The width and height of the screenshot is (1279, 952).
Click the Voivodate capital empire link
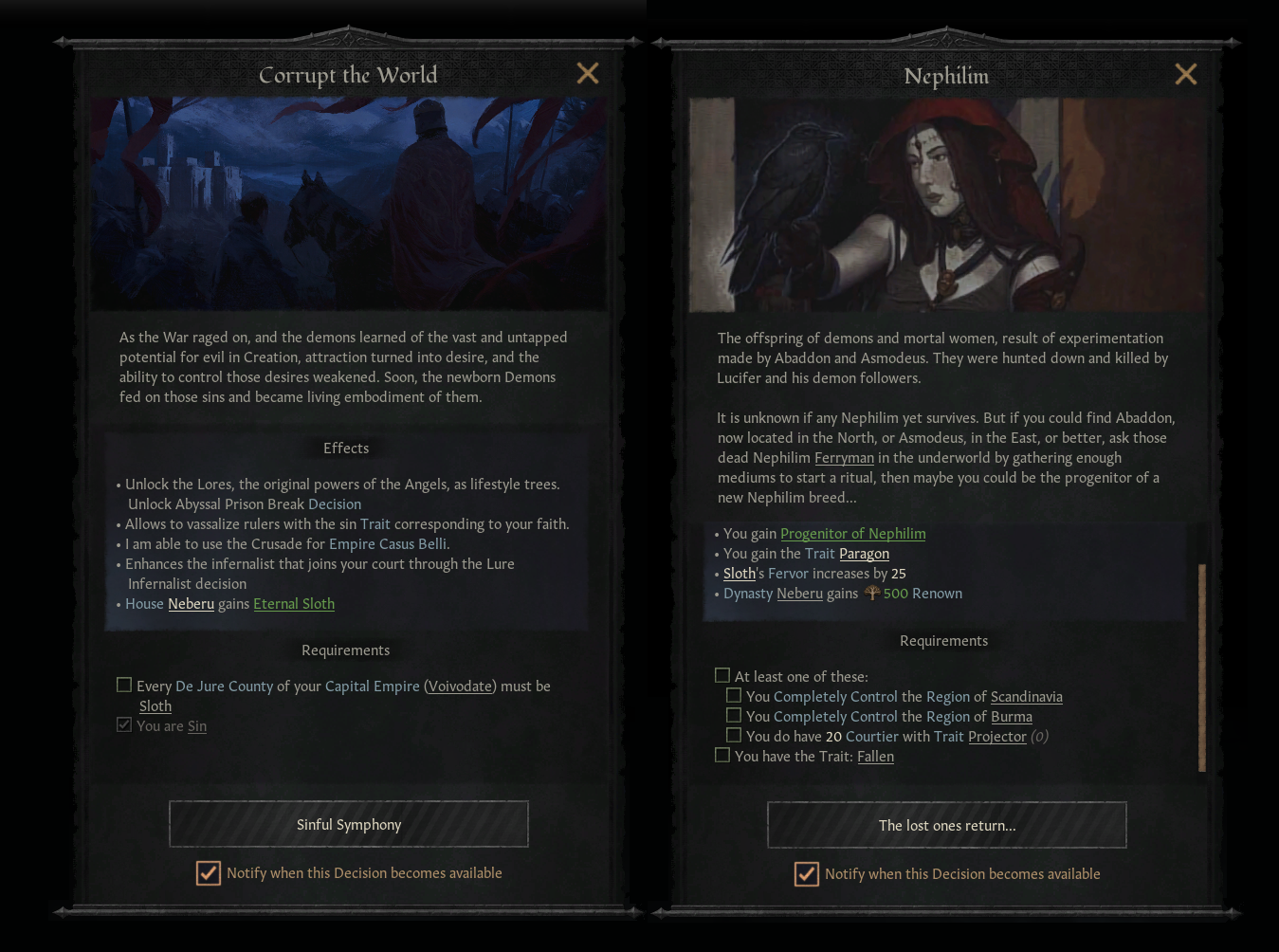coord(460,686)
